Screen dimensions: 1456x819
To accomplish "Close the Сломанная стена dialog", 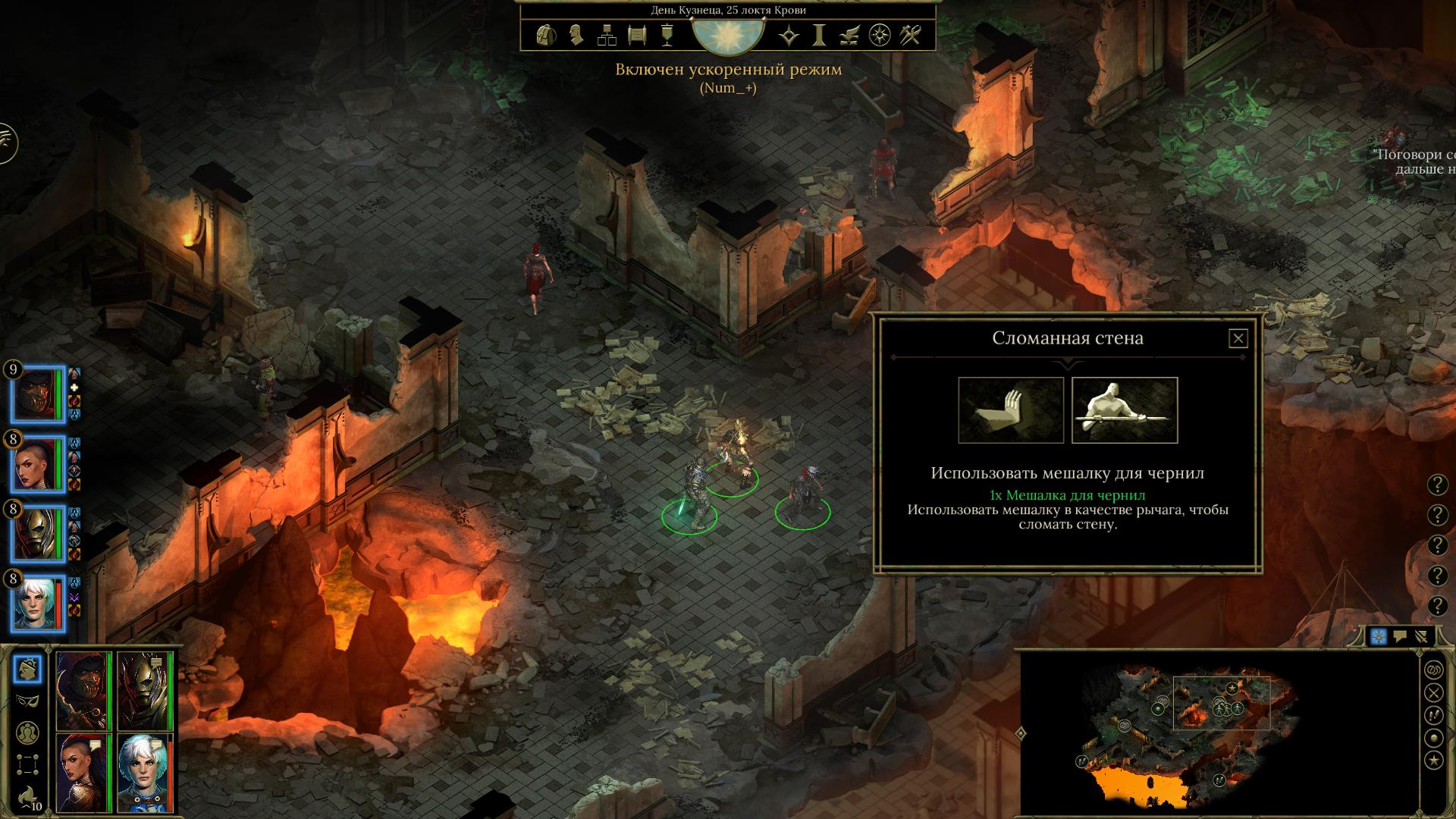I will point(1238,338).
